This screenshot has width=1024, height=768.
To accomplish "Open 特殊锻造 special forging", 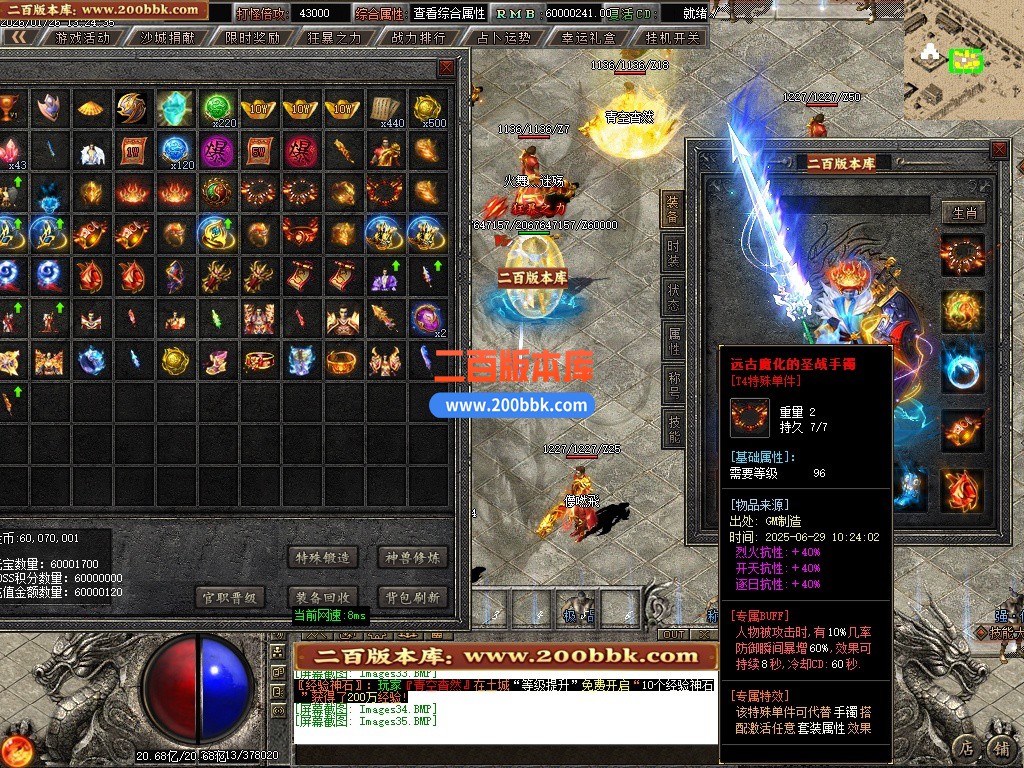I will coord(322,557).
